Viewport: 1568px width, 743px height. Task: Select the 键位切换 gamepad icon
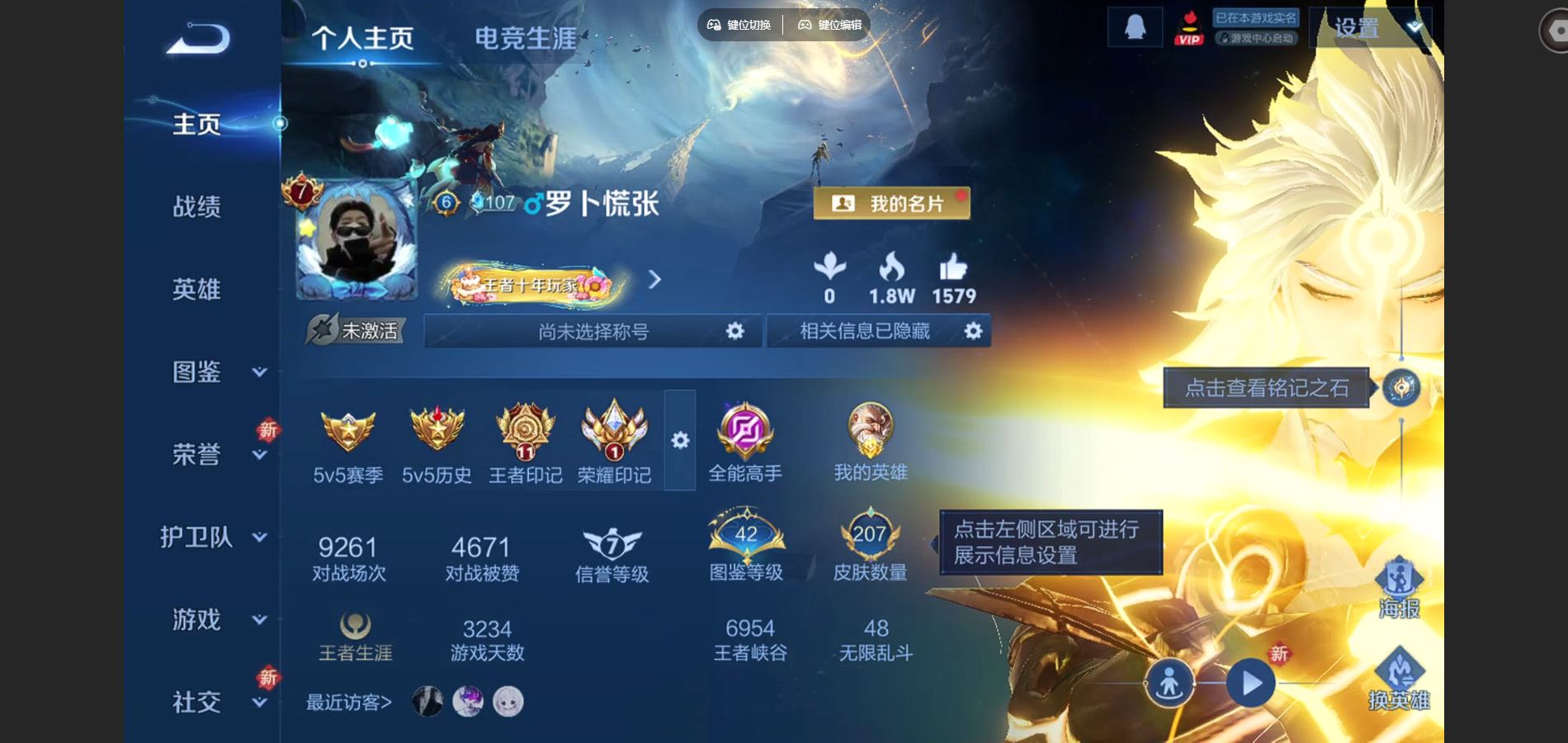pyautogui.click(x=715, y=26)
